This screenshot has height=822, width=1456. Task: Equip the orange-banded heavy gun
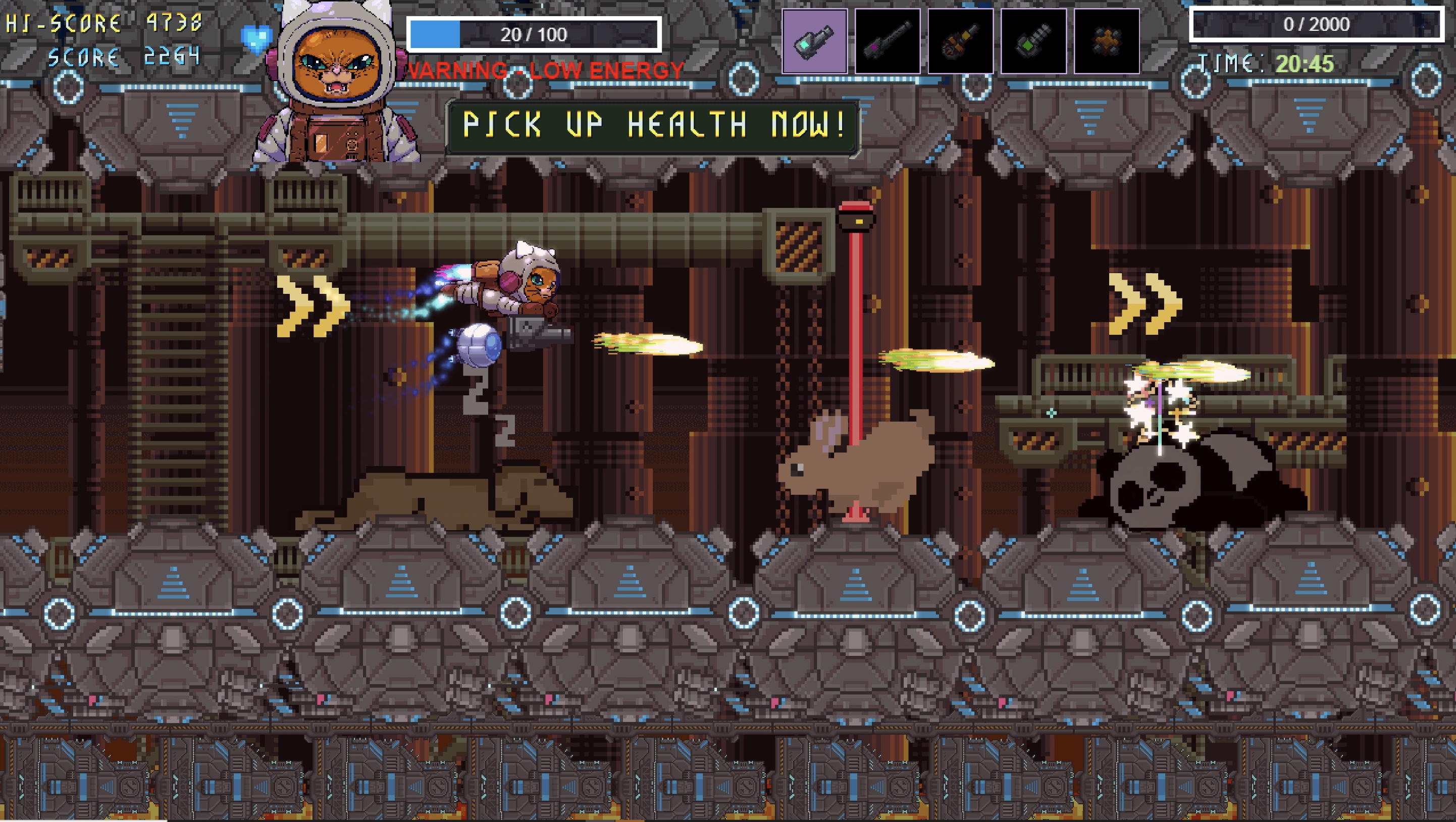[x=960, y=41]
